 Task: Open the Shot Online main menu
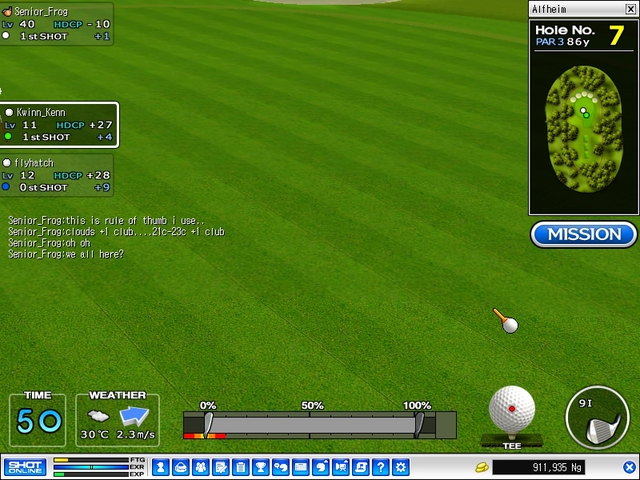(x=25, y=467)
